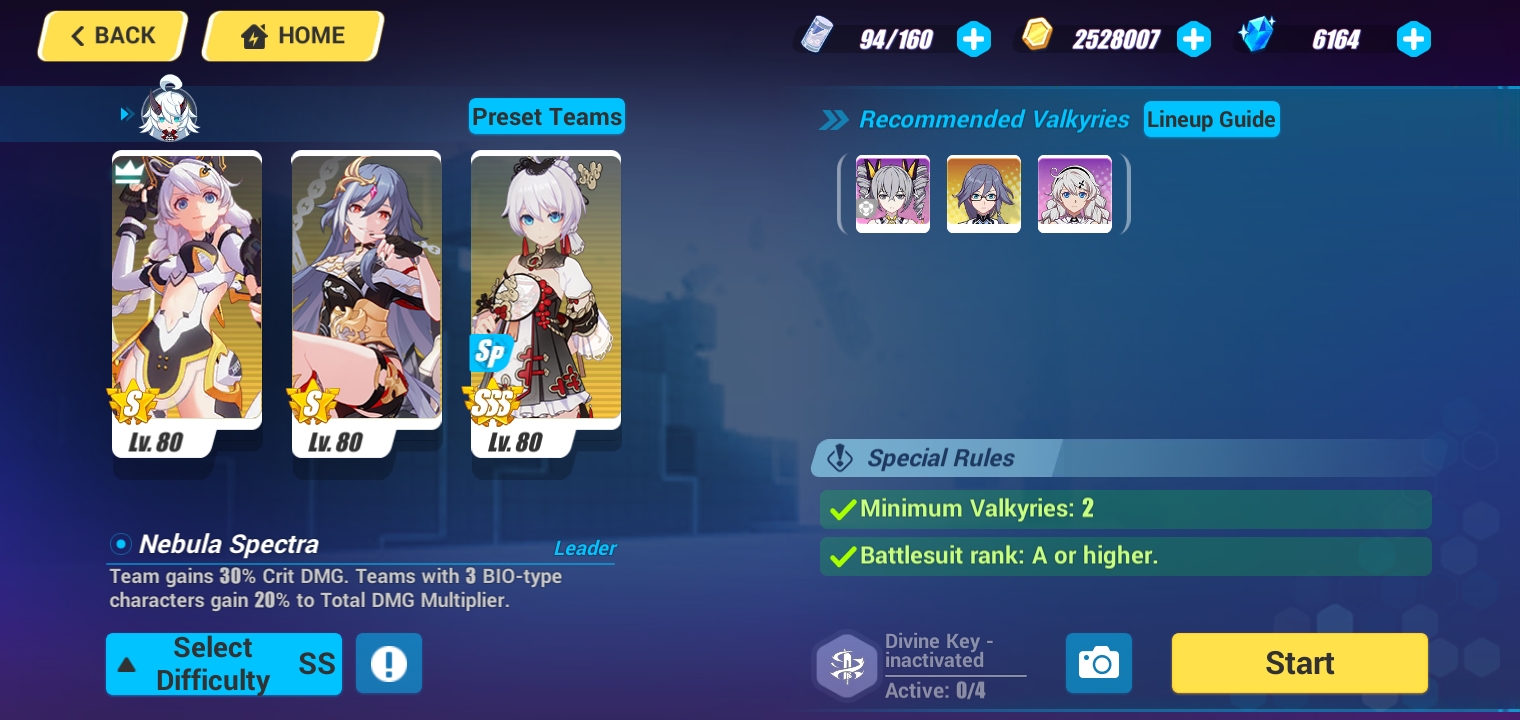Click the exclamation alert icon near Select Difficulty

pos(388,662)
